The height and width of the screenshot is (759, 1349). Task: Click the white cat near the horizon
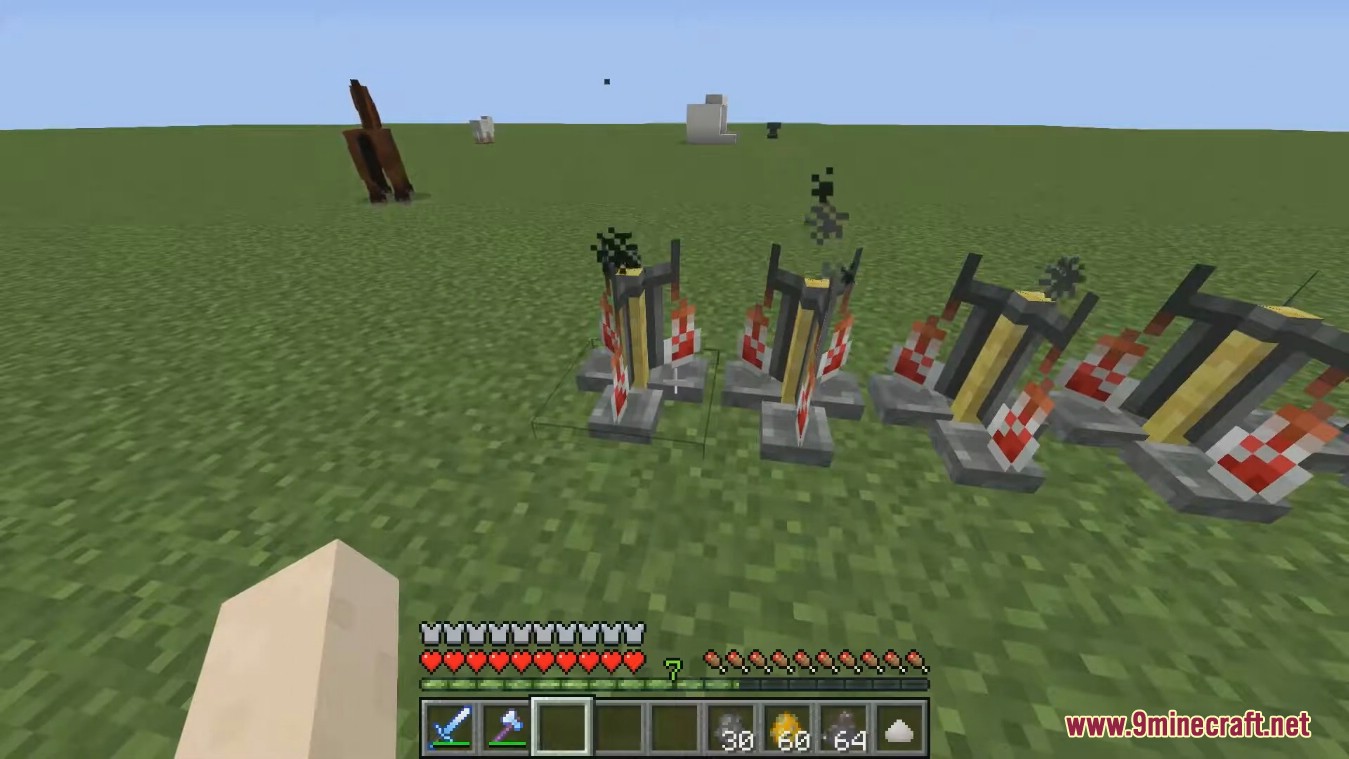pyautogui.click(x=482, y=128)
